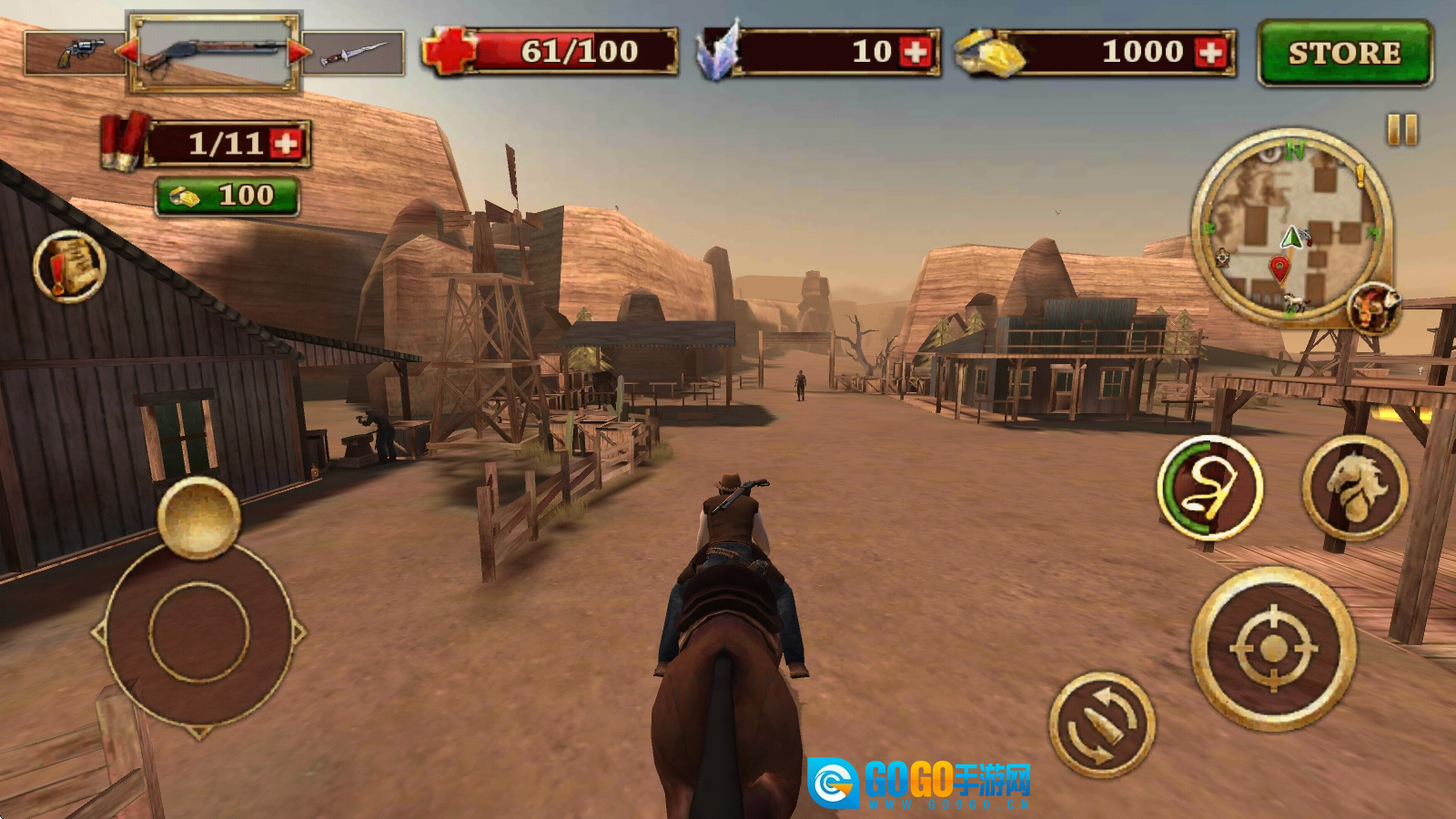Tap the character portrait beside the minimap

tap(1373, 307)
